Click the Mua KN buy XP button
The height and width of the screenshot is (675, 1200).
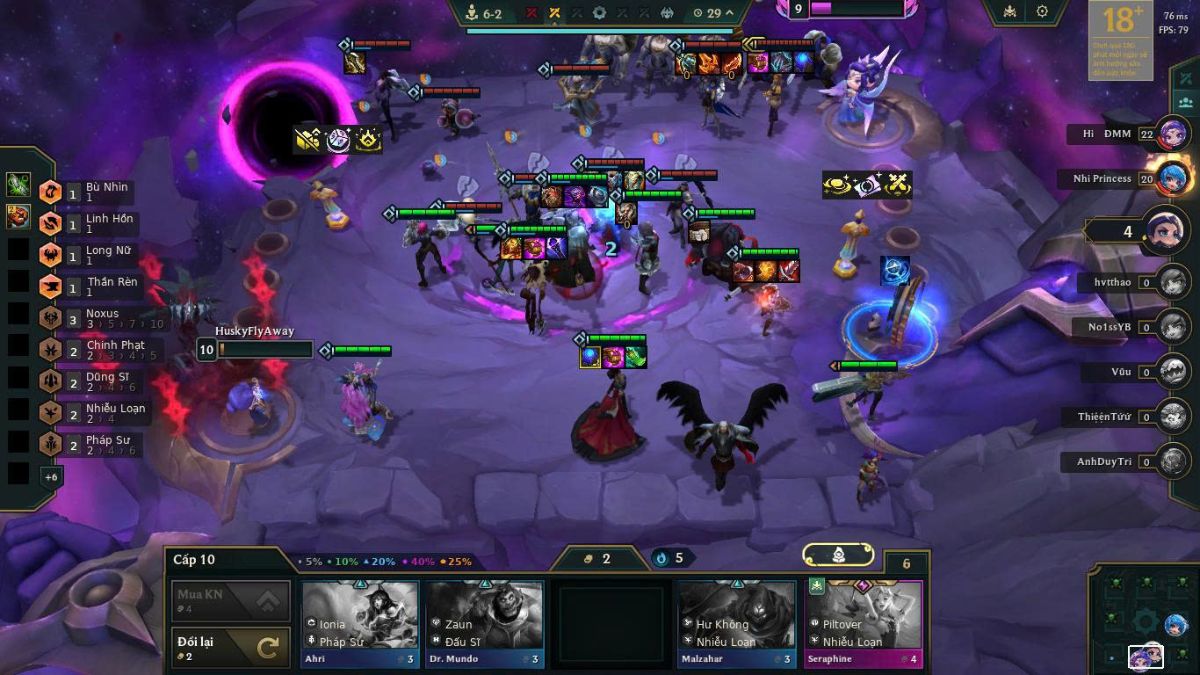coord(231,601)
